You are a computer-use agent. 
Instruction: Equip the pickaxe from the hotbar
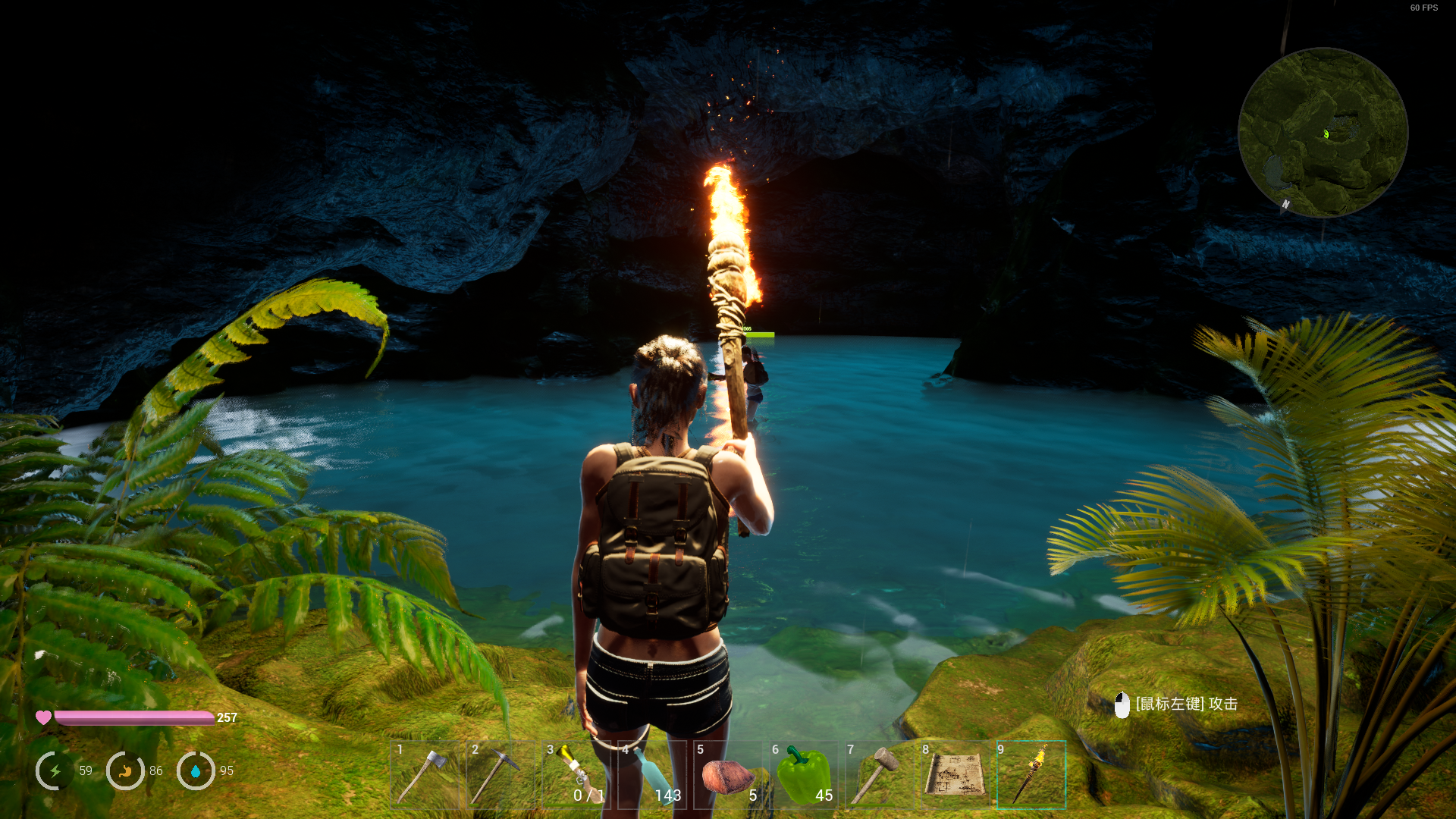(500, 775)
